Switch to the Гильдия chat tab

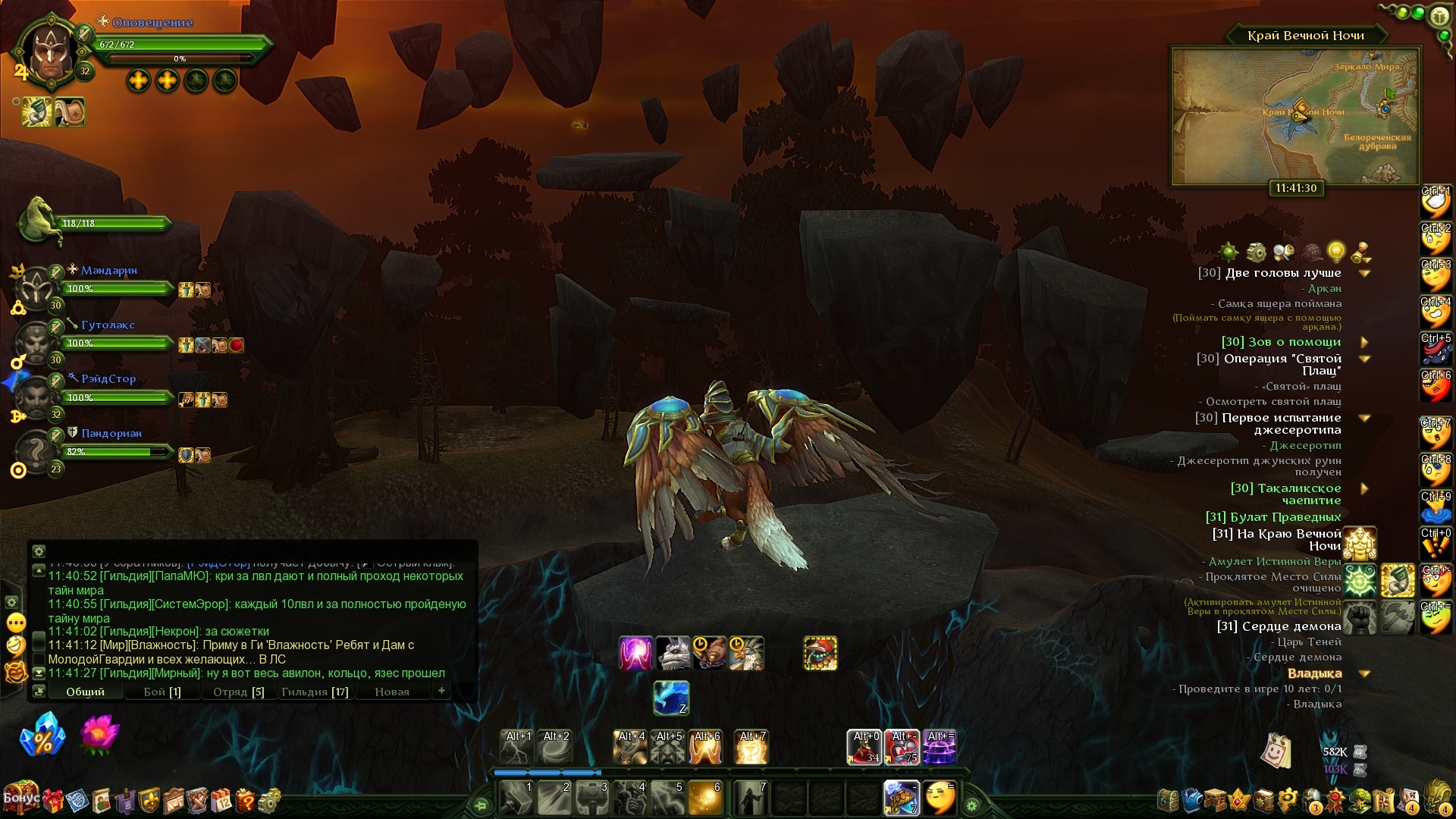click(x=314, y=692)
